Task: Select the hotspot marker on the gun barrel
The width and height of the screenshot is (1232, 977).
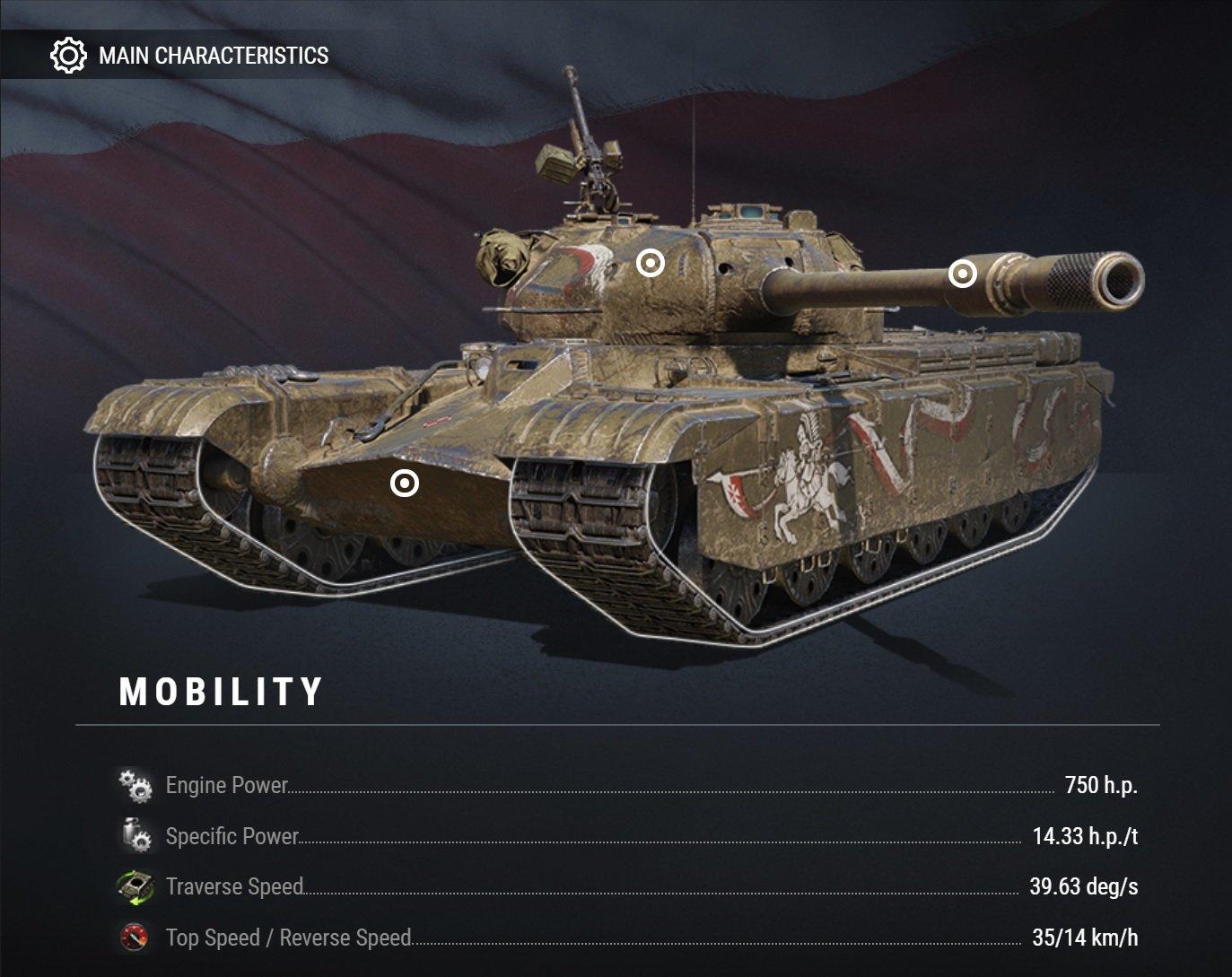Action: coord(962,274)
